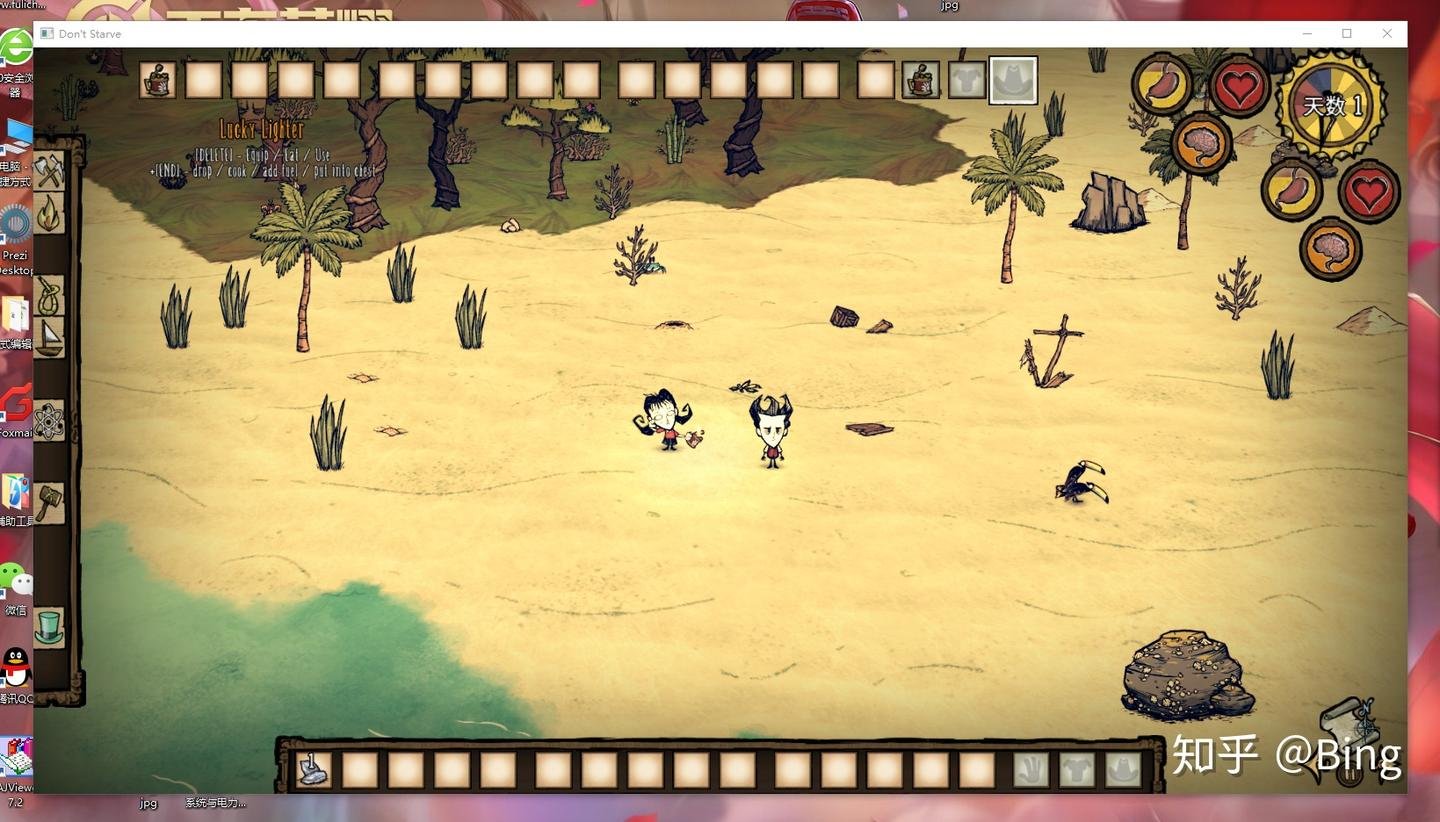The width and height of the screenshot is (1440, 822).
Task: Select the Nautical crafting tab with the sailboat icon
Action: [49, 338]
